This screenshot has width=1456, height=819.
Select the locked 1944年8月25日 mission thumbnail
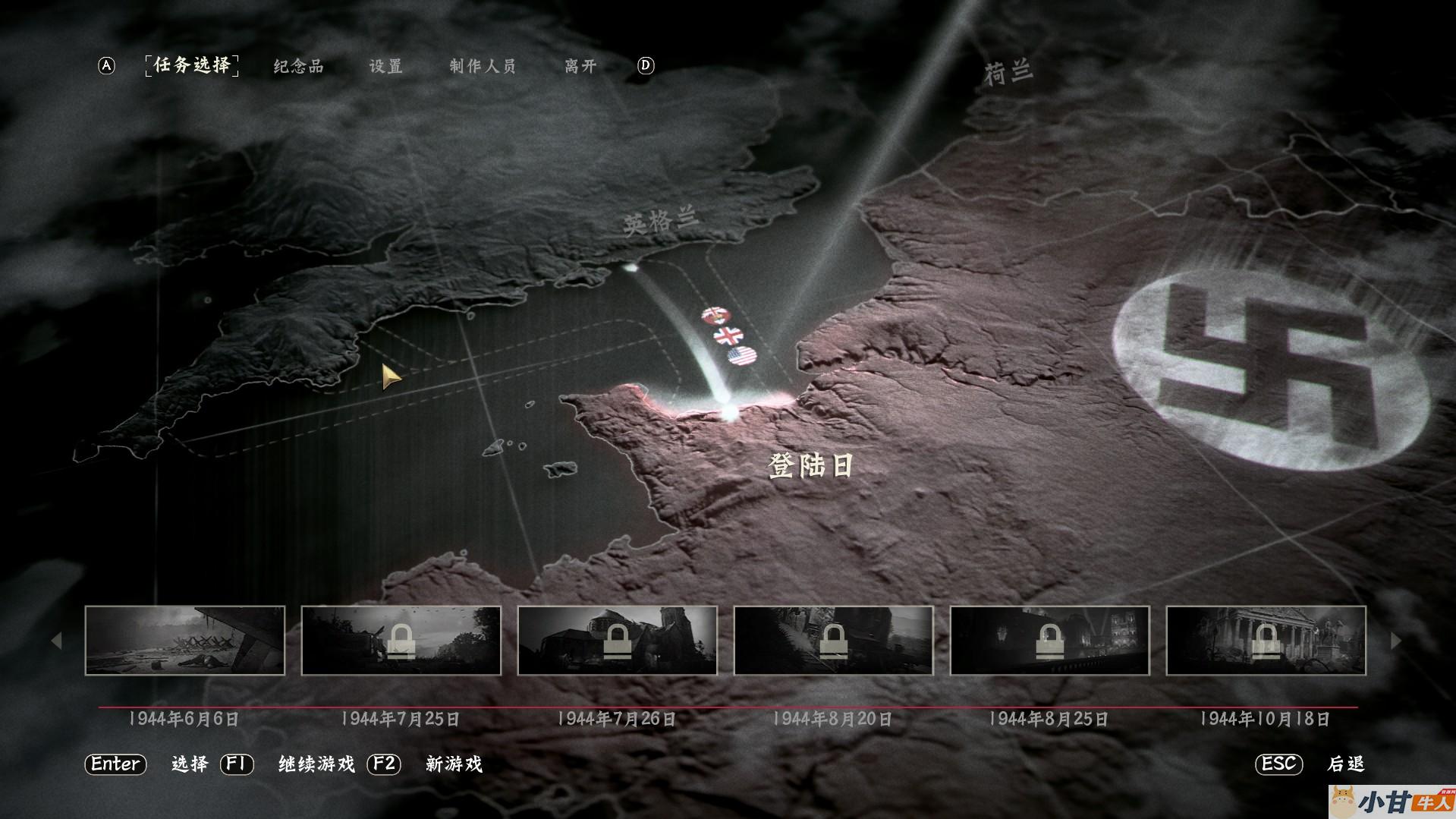point(1049,641)
